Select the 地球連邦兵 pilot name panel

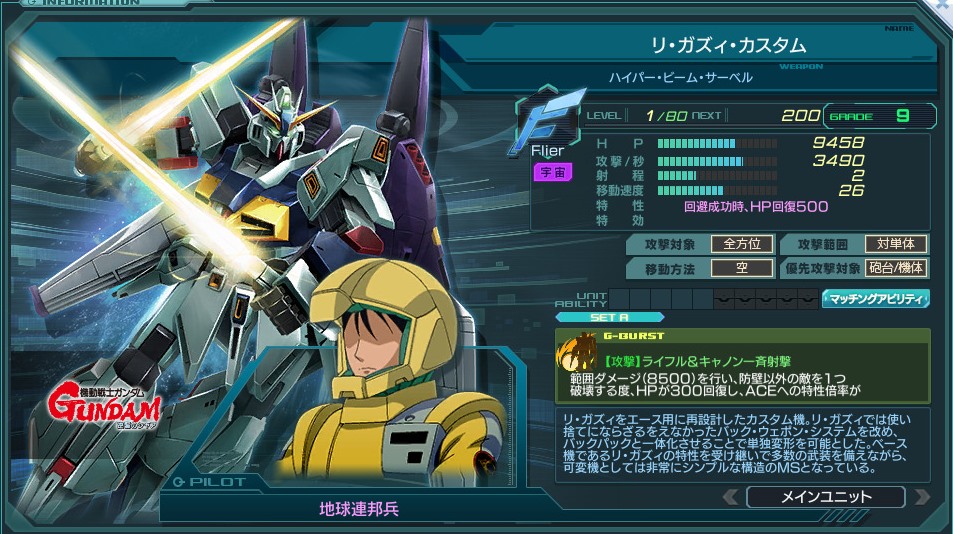coord(359,508)
